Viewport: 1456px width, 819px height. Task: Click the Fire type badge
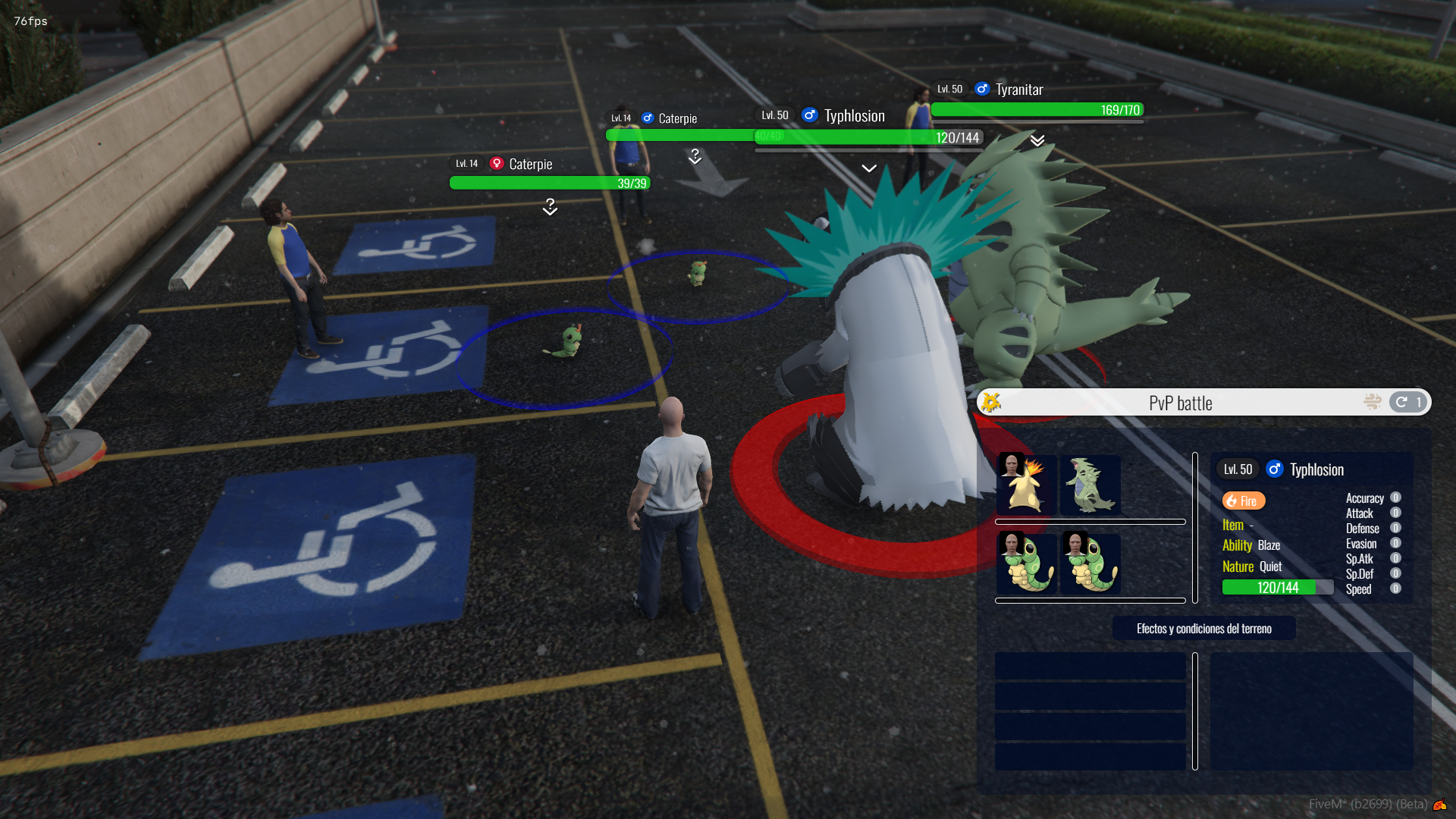point(1243,500)
